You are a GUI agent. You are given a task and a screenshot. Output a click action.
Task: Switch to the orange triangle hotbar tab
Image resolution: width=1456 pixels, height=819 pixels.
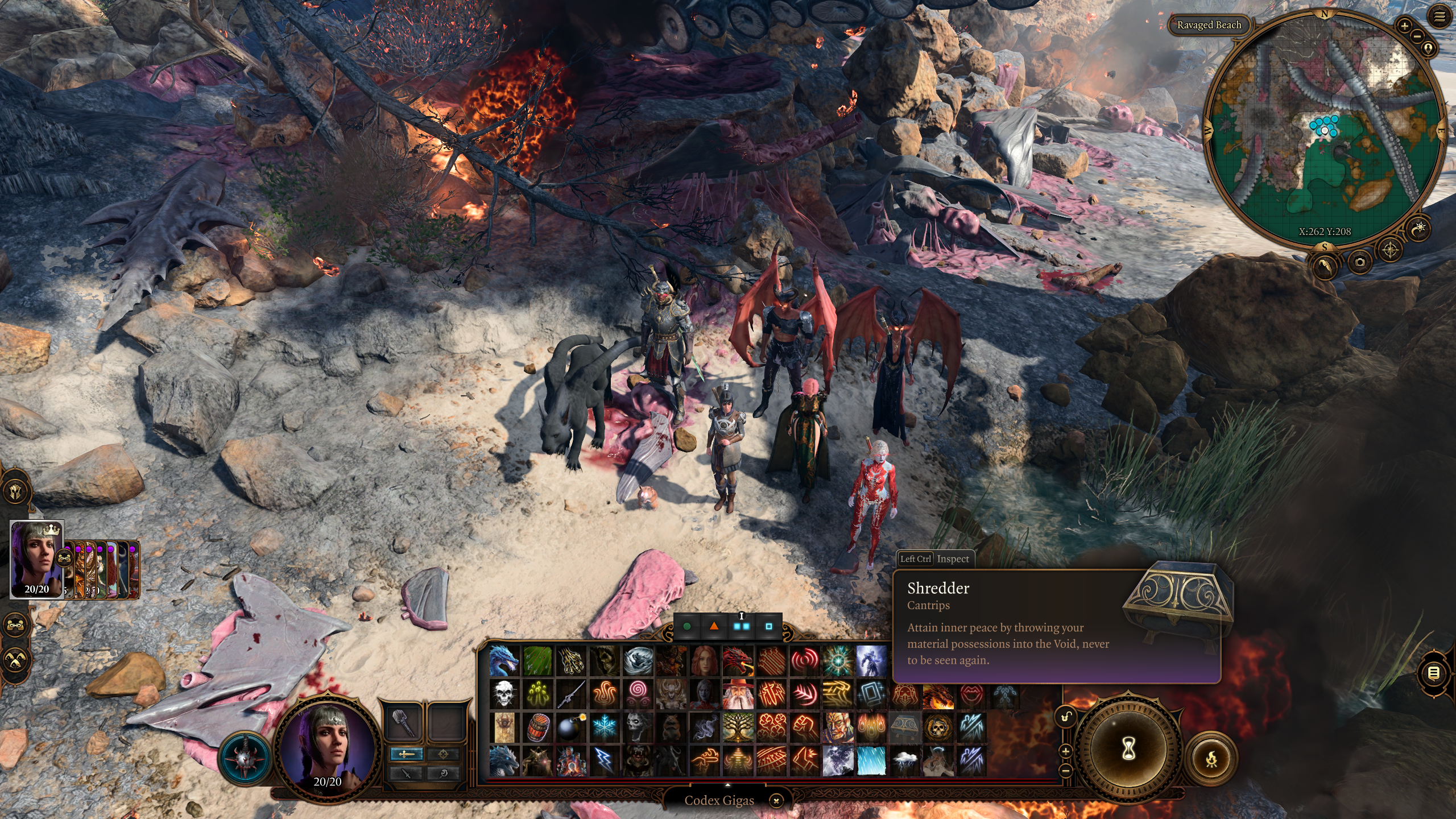tap(714, 626)
